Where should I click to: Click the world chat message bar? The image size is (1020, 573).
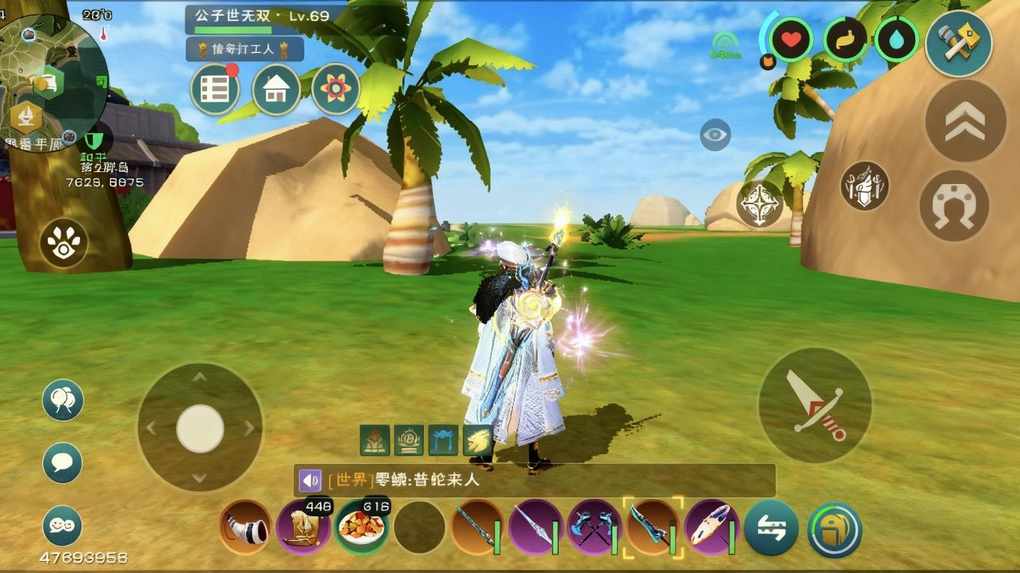535,480
